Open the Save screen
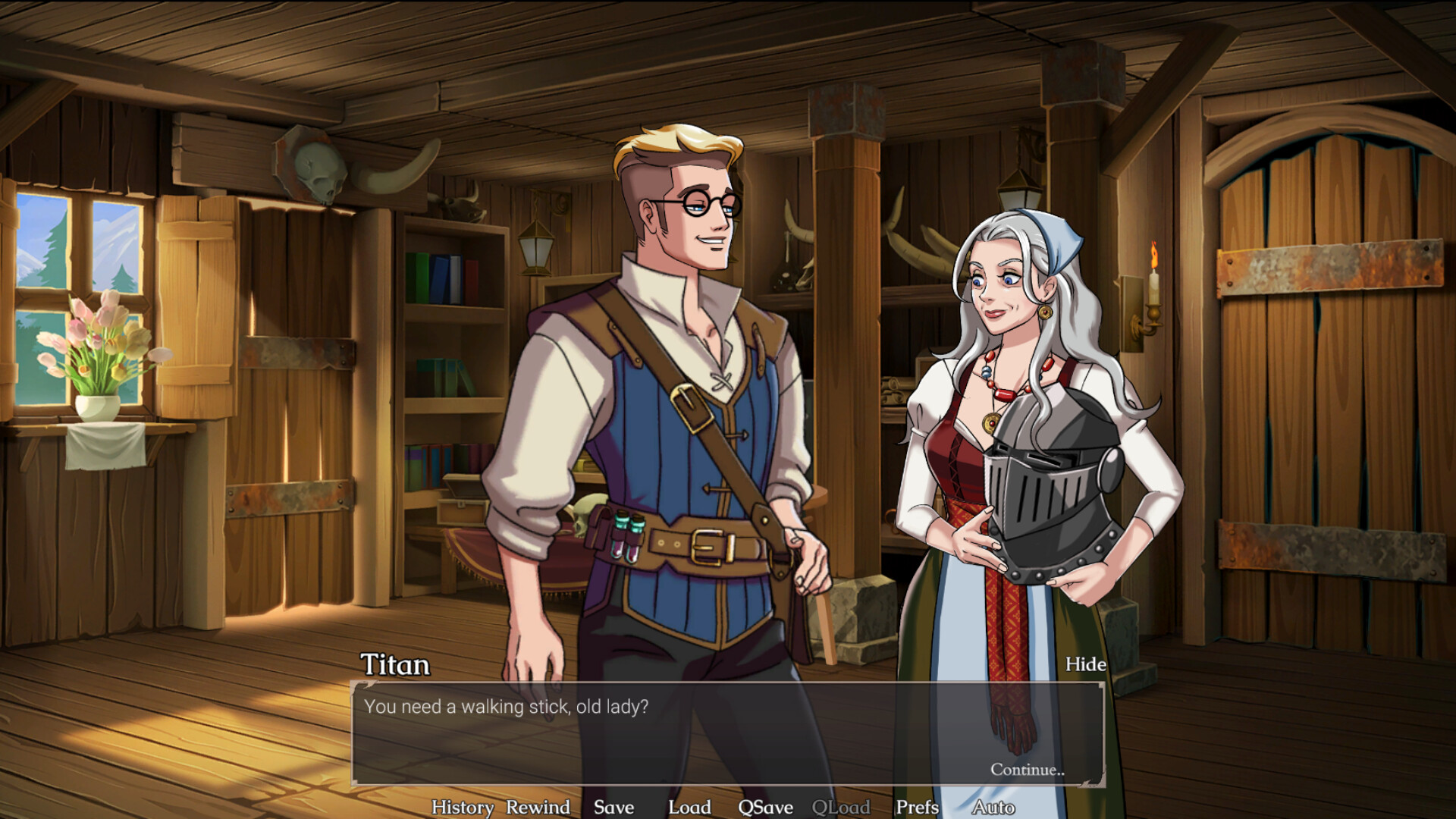Viewport: 1456px width, 819px height. tap(614, 807)
